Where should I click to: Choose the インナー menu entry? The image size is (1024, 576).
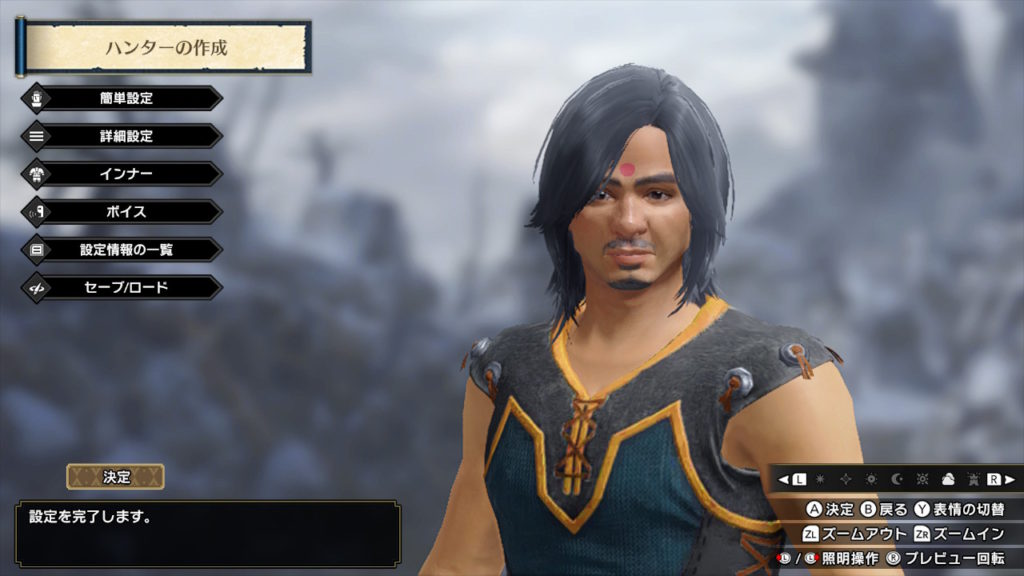pos(125,174)
